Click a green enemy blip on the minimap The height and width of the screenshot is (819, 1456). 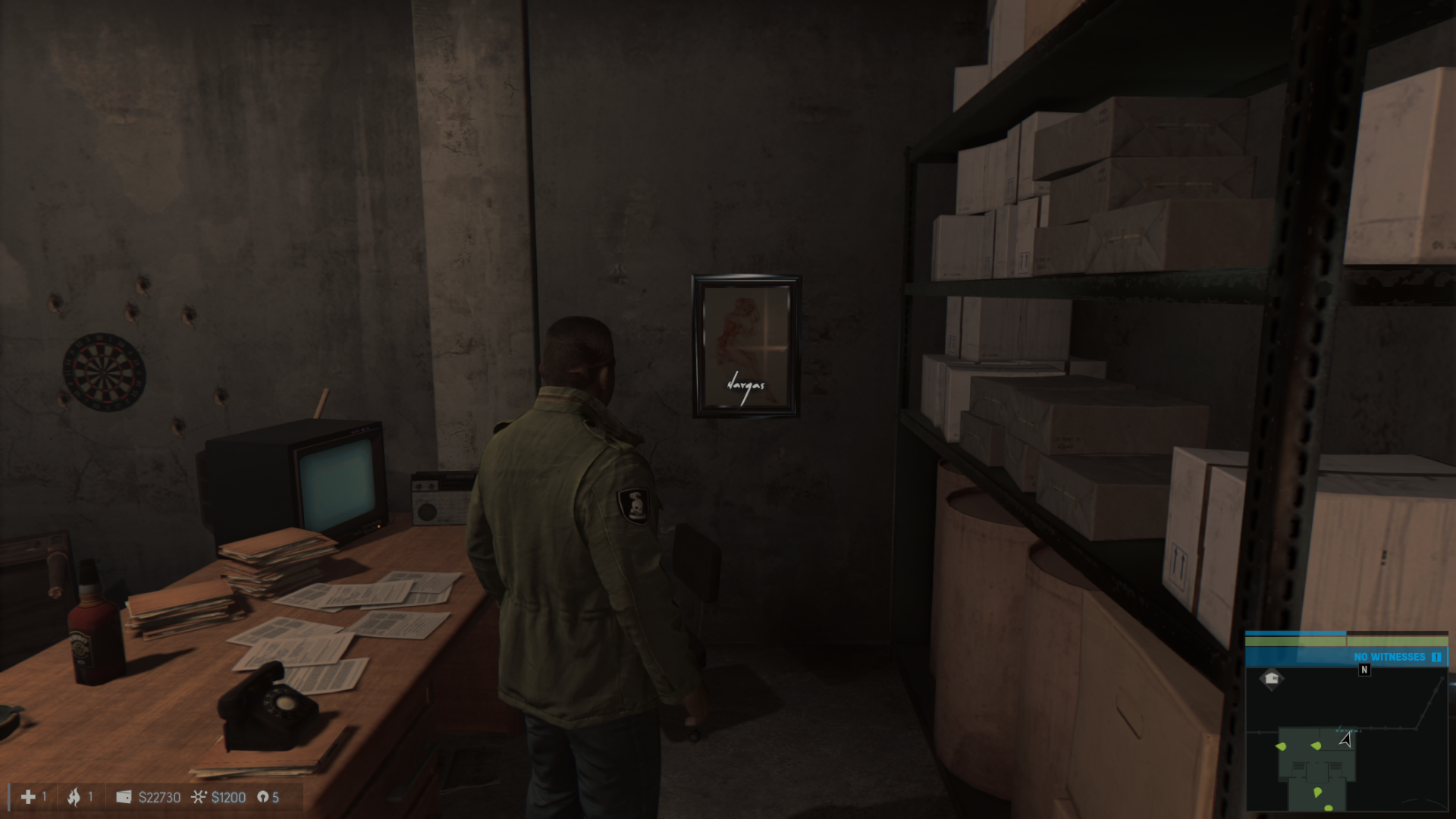[1282, 745]
